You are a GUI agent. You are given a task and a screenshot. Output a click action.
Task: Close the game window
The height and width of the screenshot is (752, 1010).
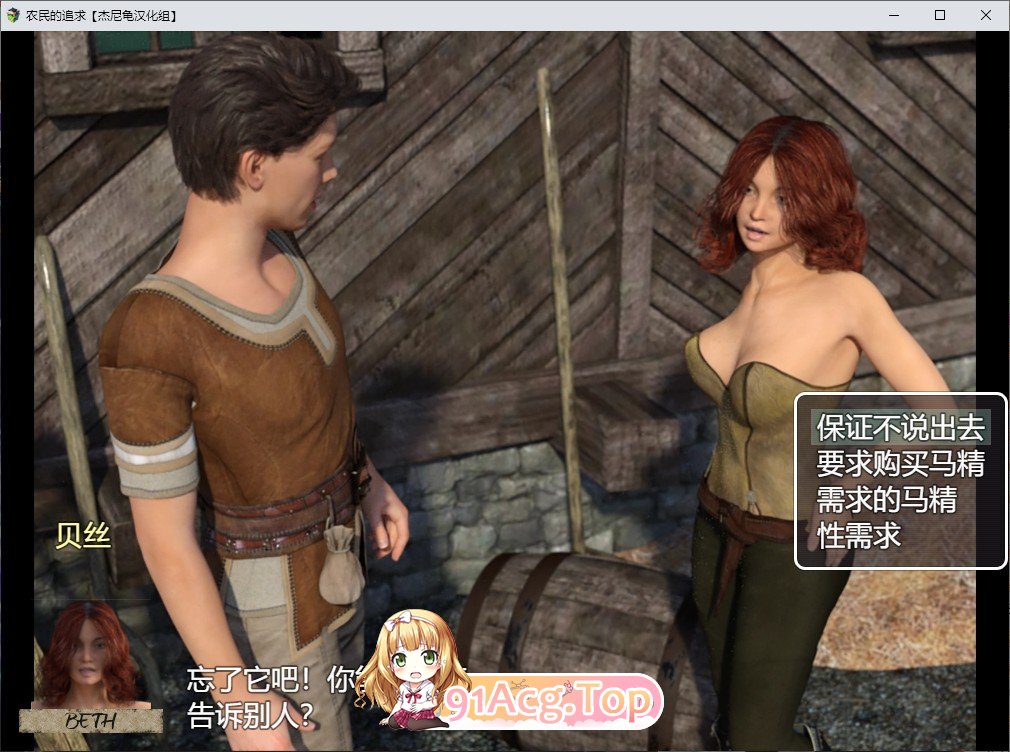tap(986, 15)
